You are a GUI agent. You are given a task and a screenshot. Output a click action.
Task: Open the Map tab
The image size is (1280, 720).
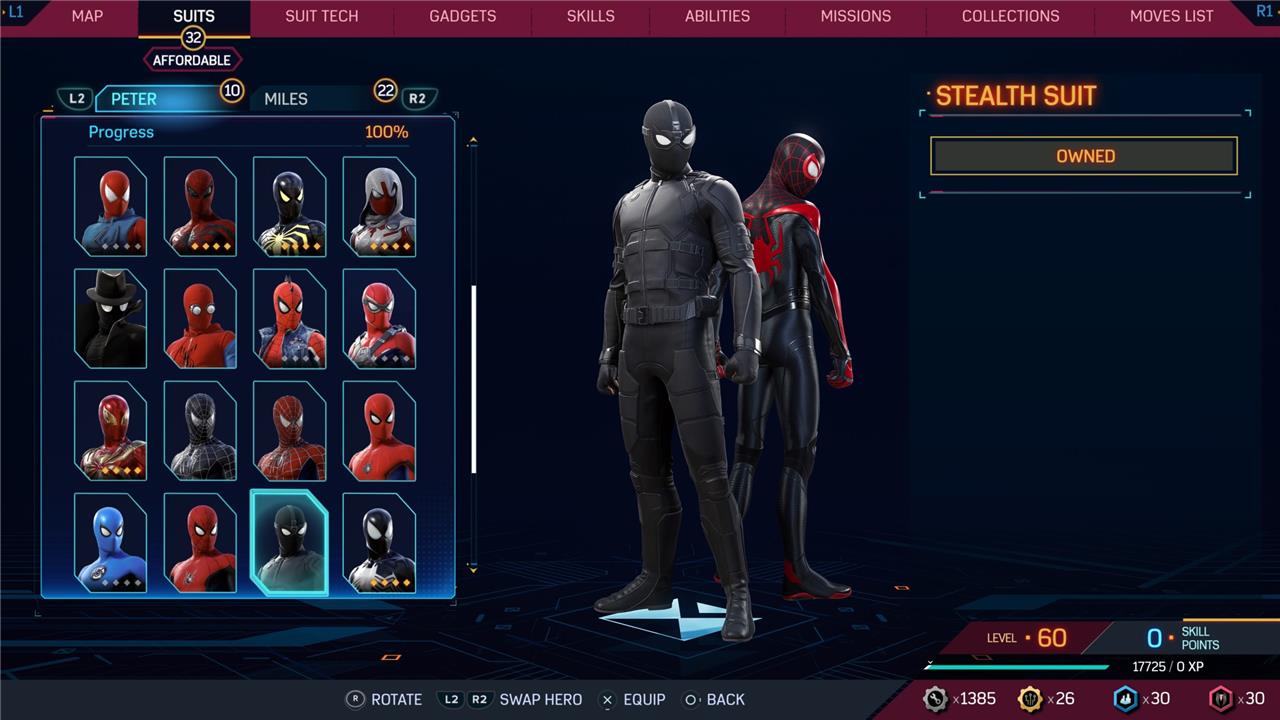(87, 16)
